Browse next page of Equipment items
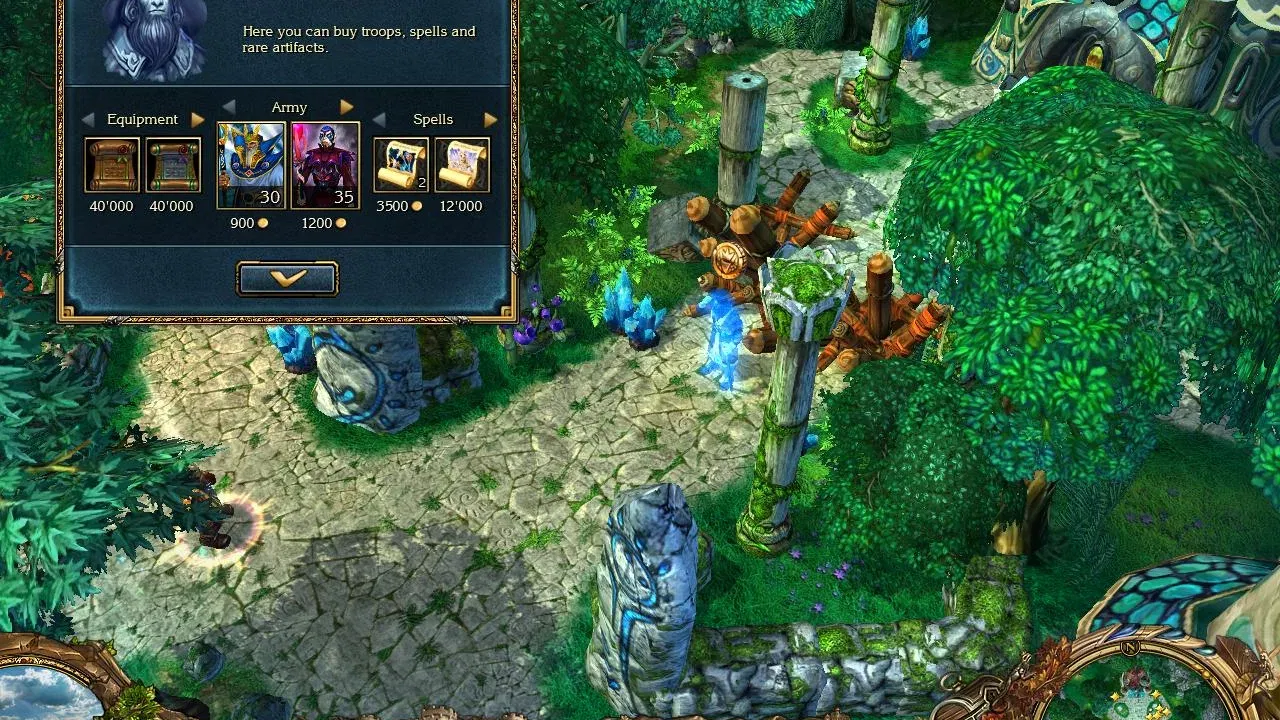This screenshot has width=1280, height=720. [198, 119]
